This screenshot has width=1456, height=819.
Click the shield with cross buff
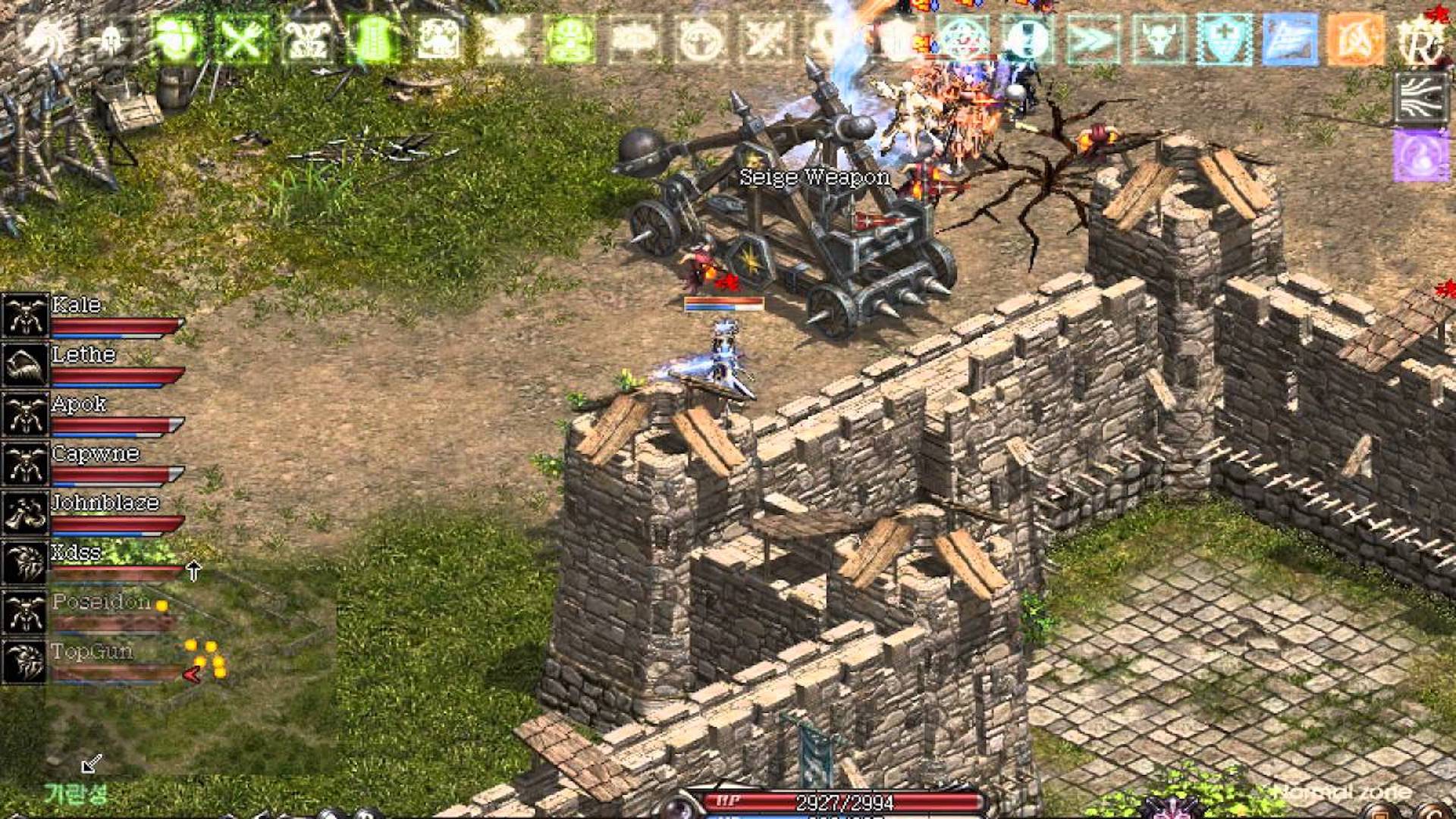(x=1223, y=38)
